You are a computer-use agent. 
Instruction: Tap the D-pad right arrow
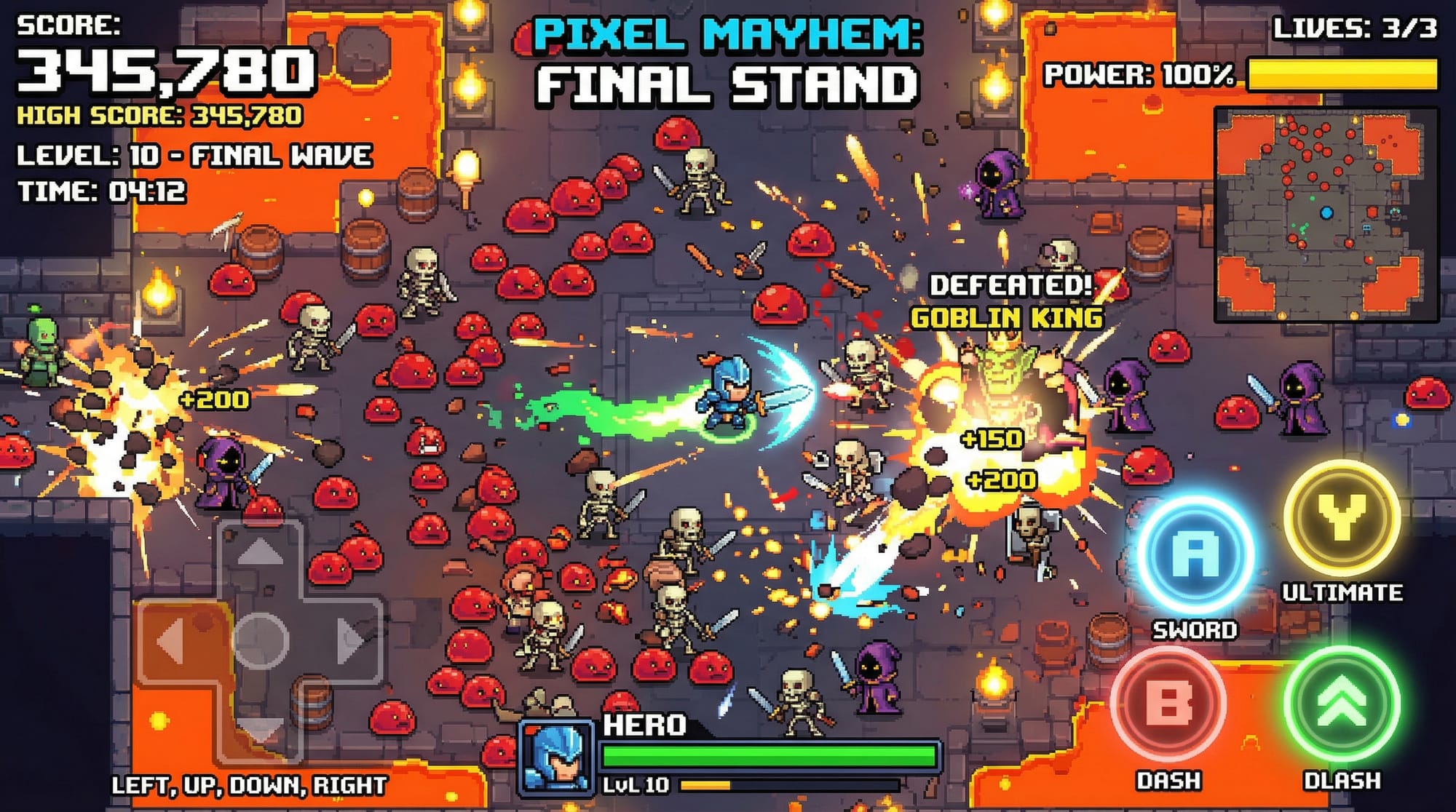pyautogui.click(x=351, y=641)
